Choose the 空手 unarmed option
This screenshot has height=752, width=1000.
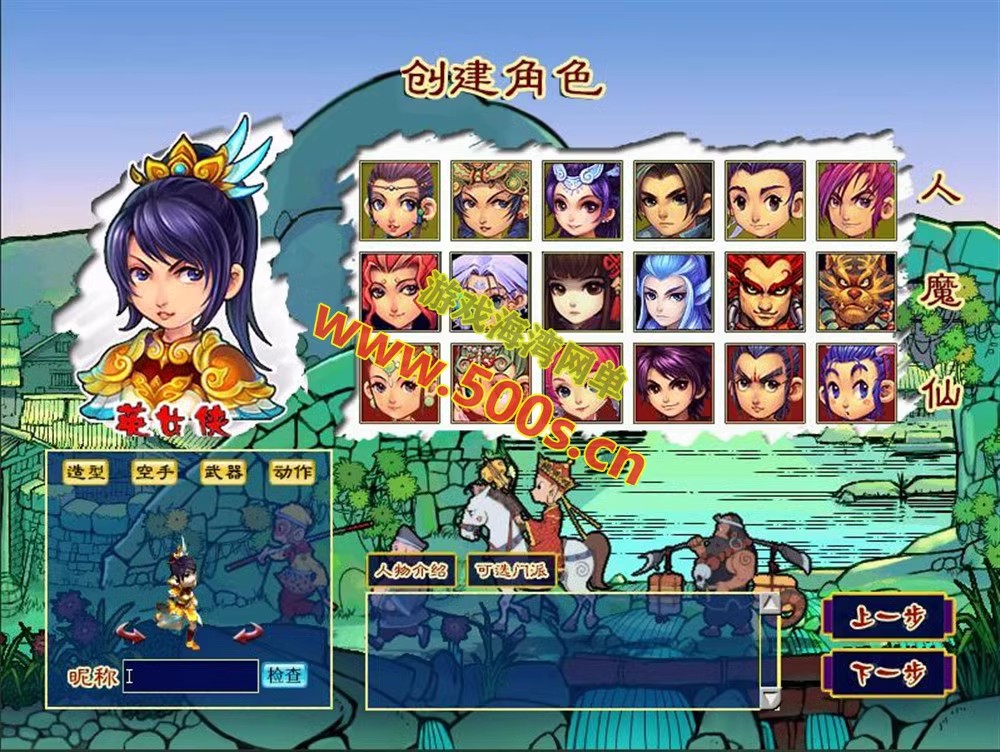pyautogui.click(x=154, y=472)
